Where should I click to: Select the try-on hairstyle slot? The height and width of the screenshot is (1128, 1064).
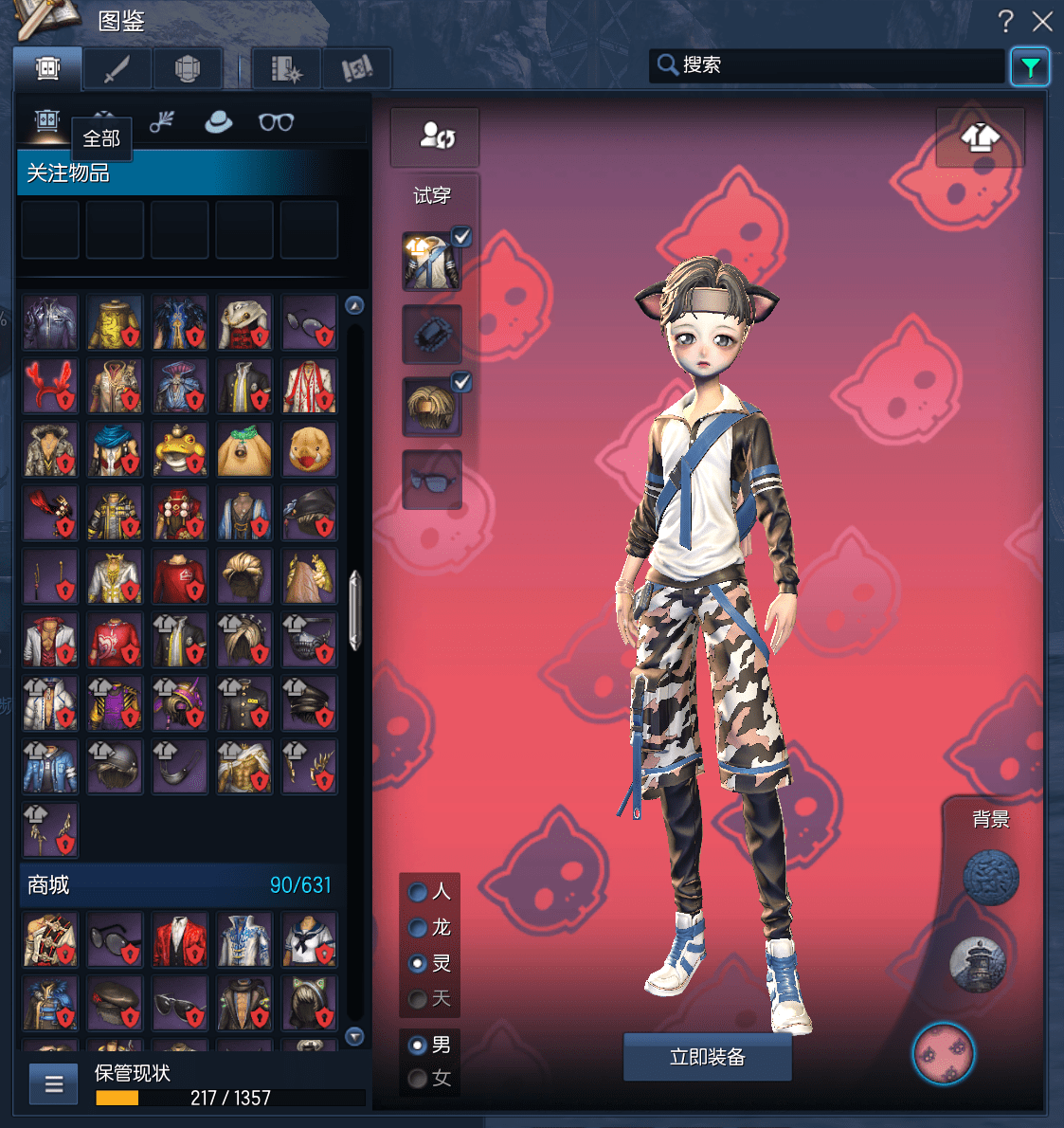tap(431, 408)
